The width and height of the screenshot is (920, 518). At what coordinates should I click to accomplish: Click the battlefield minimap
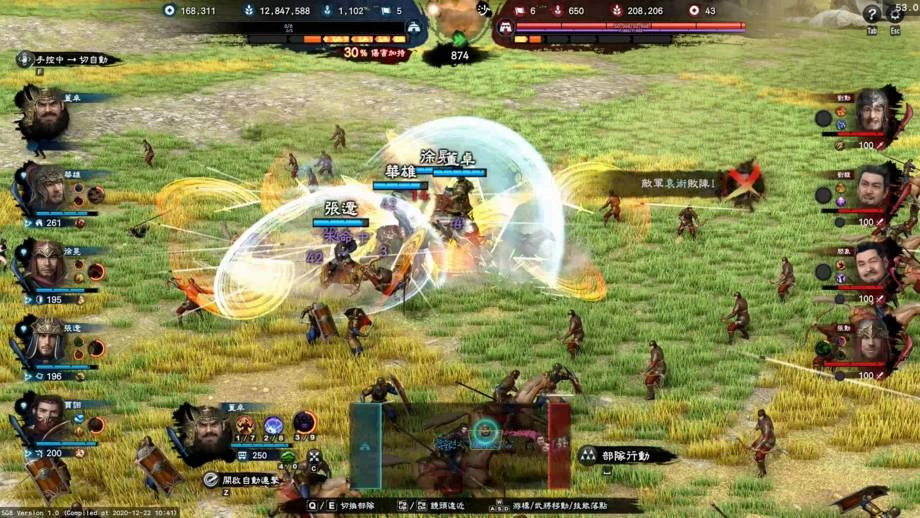coord(459,445)
